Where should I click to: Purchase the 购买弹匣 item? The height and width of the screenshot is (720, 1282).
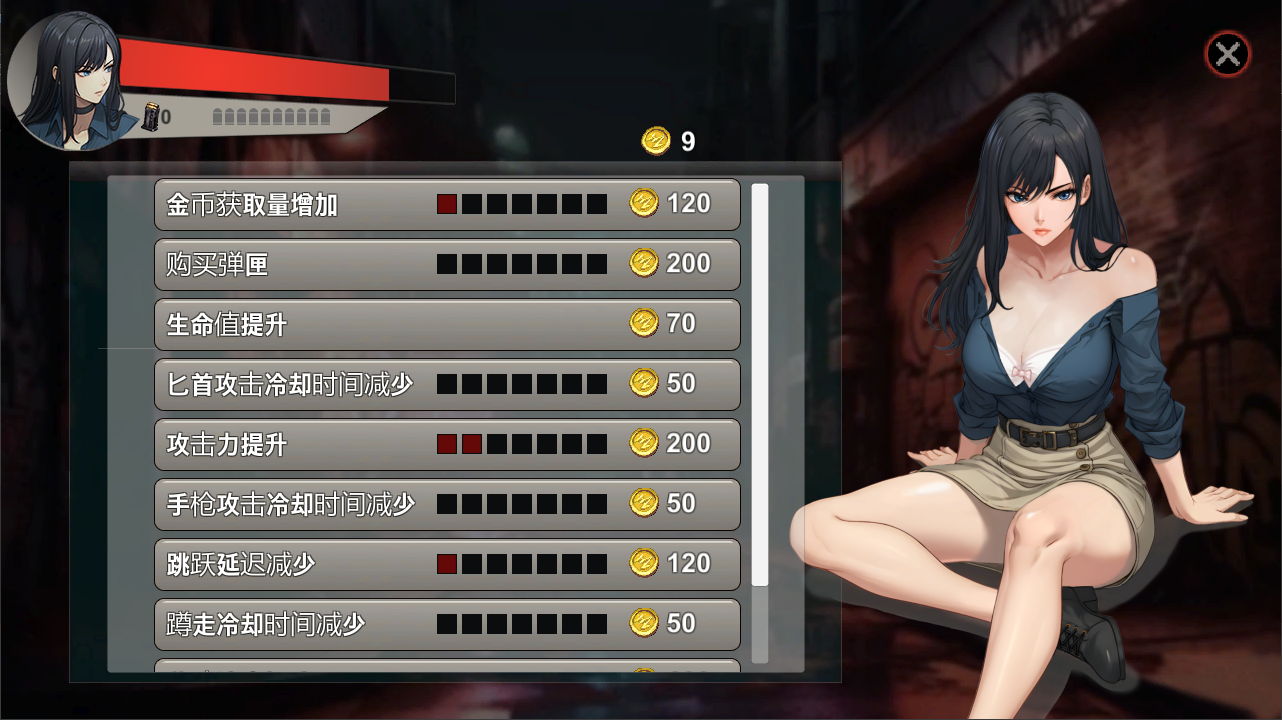click(x=447, y=265)
